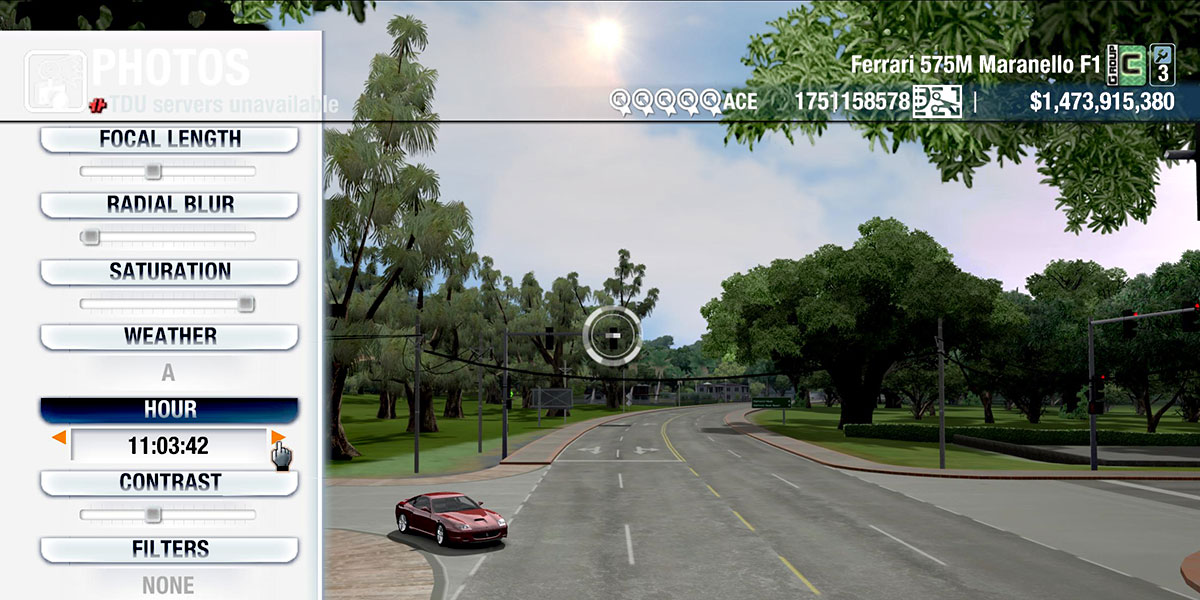This screenshot has width=1200, height=600.
Task: Choose the Saturation option
Action: point(169,271)
